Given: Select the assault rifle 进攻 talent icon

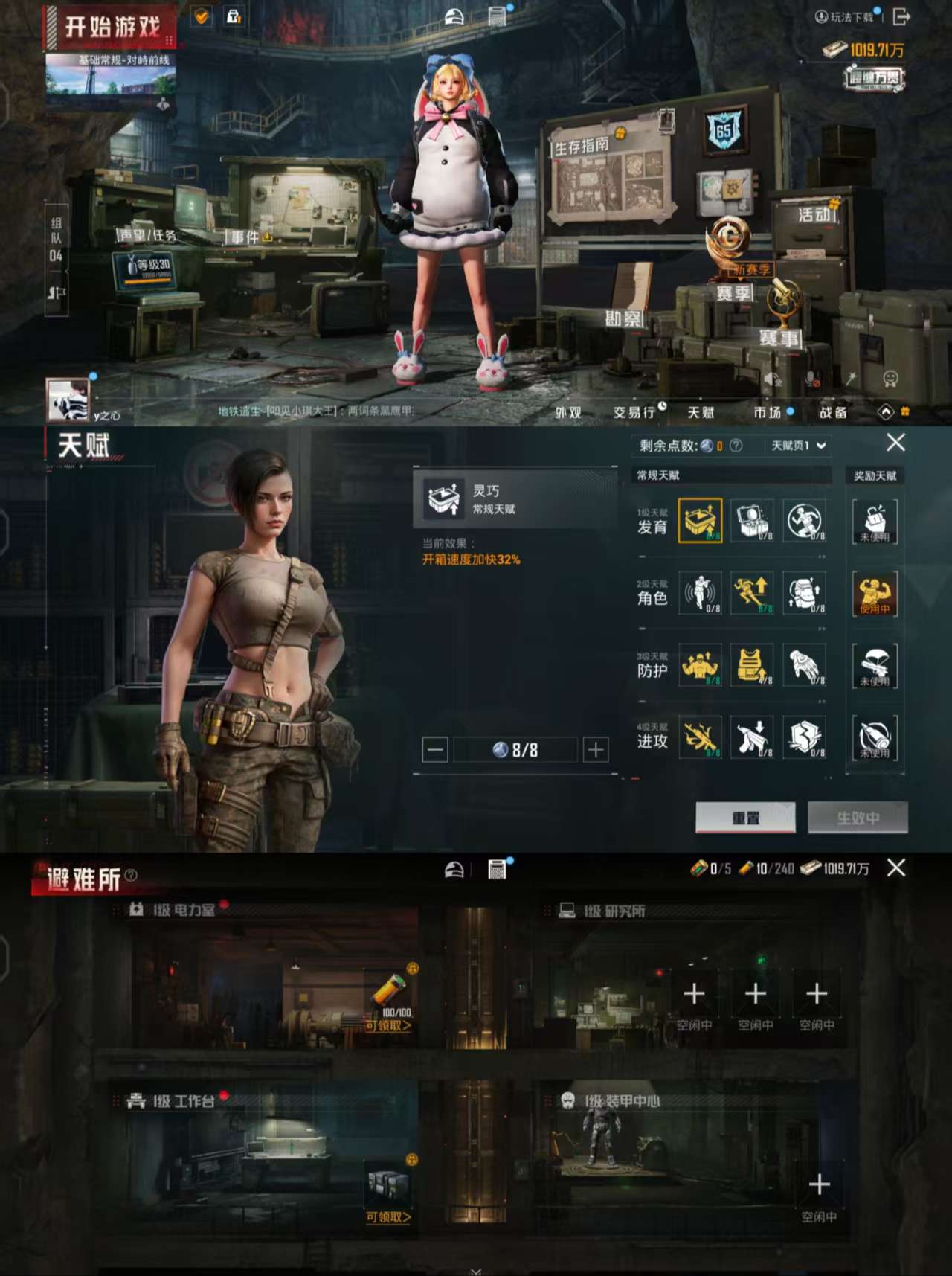Looking at the screenshot, I should coord(700,738).
